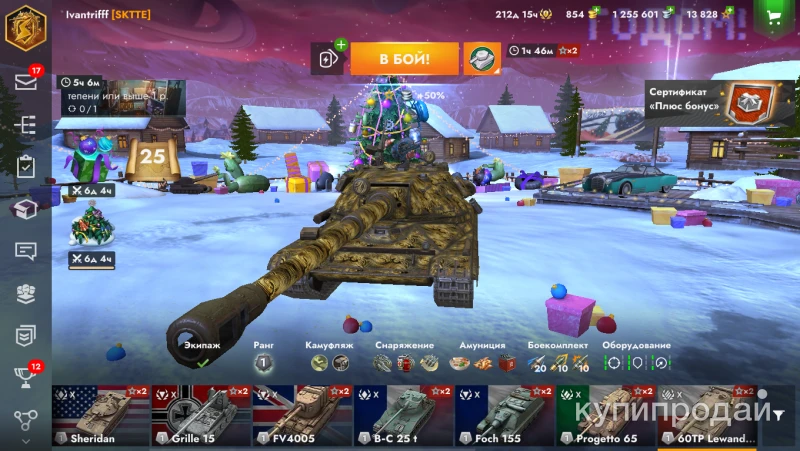Open the Камуфляж camouflage options

329,357
